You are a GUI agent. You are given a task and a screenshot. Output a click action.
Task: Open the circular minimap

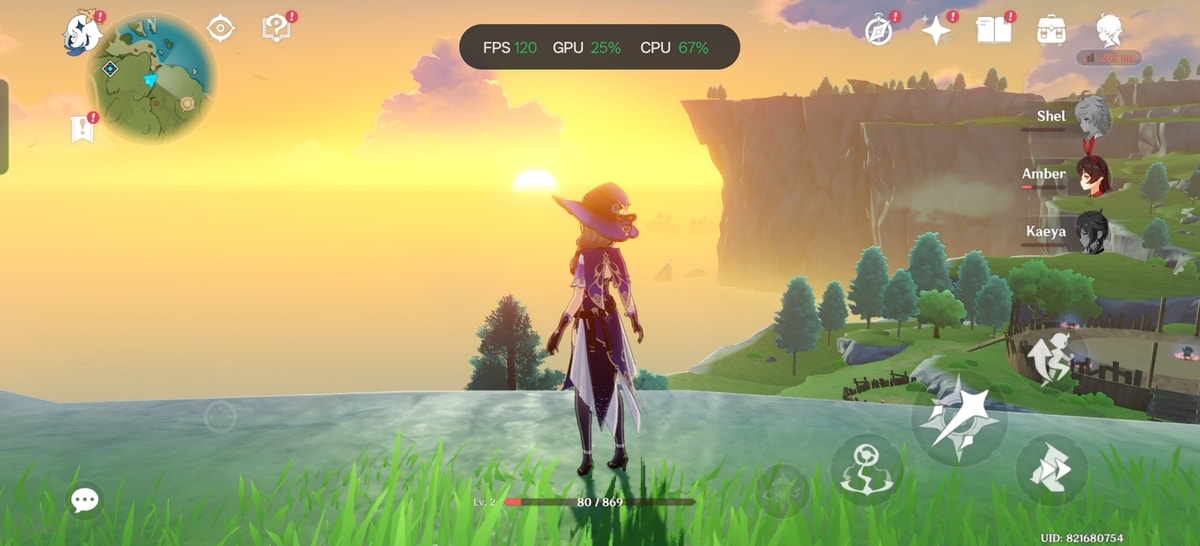click(x=151, y=79)
